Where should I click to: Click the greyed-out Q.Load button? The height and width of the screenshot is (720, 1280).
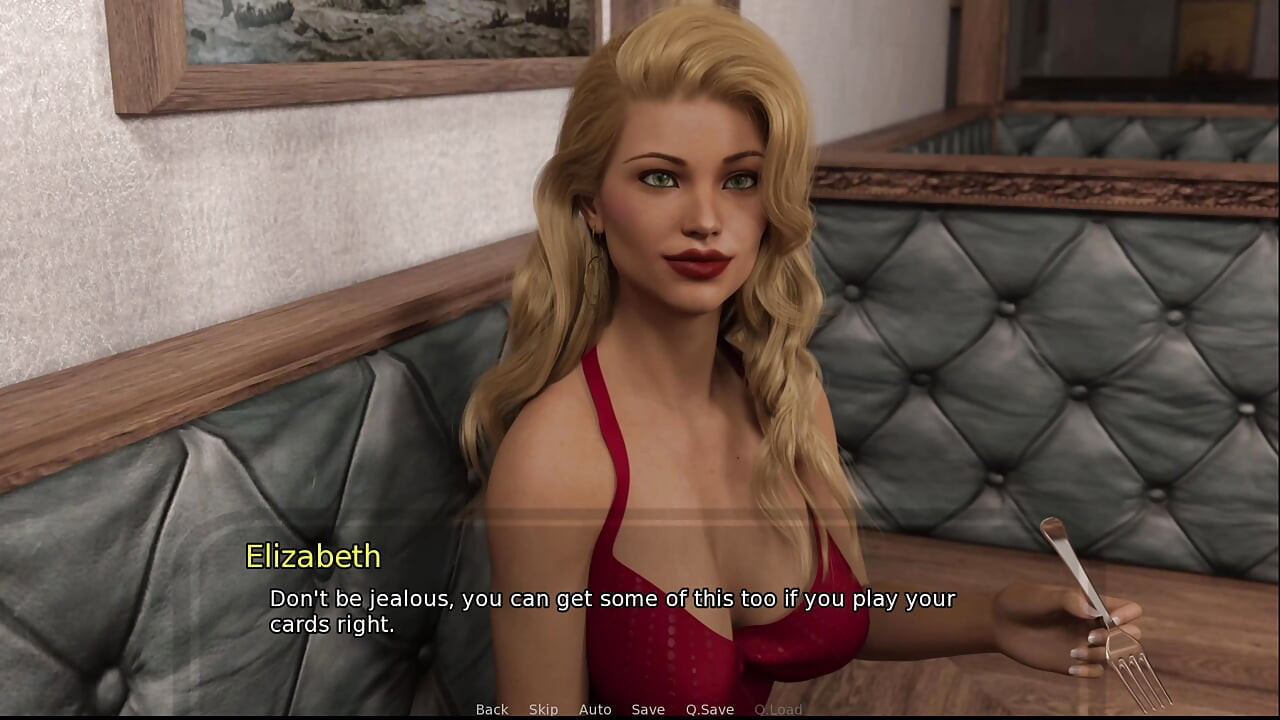click(x=778, y=709)
